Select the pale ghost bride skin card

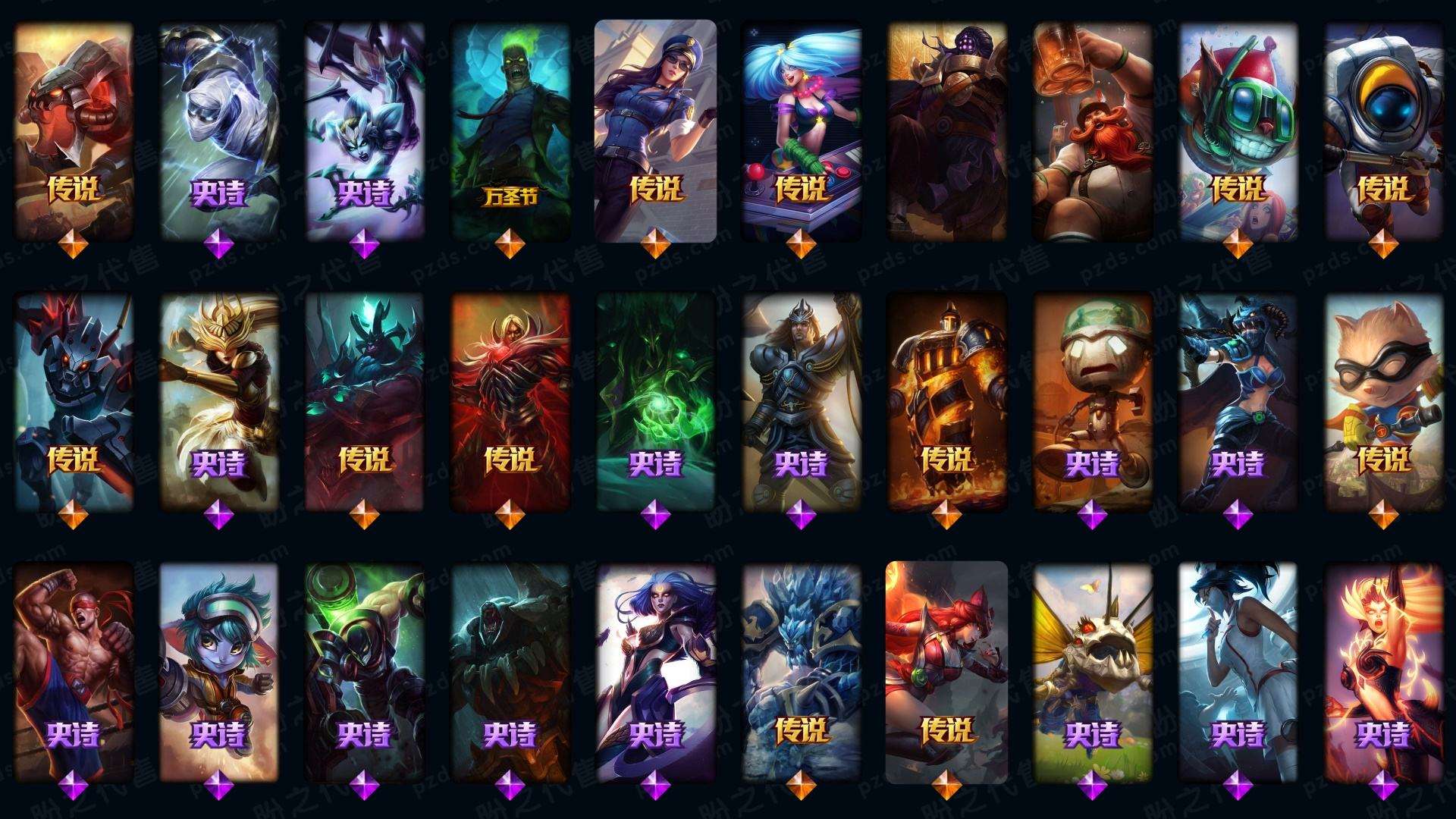point(1238,671)
